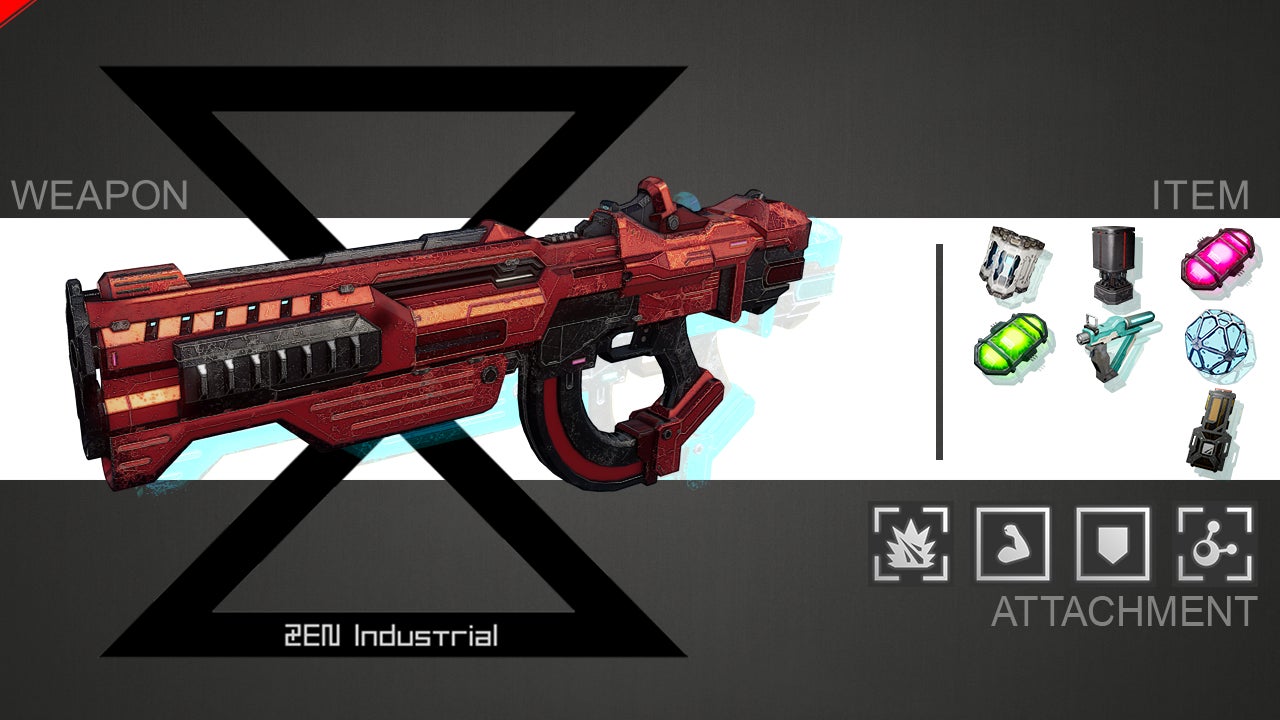
Task: Select the green glowing capsule item
Action: coord(1010,345)
